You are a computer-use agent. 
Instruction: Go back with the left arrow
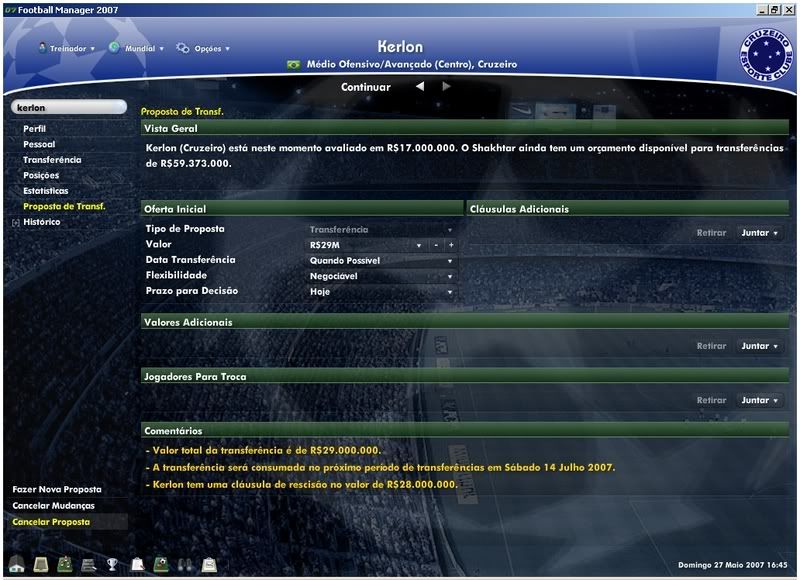point(420,87)
